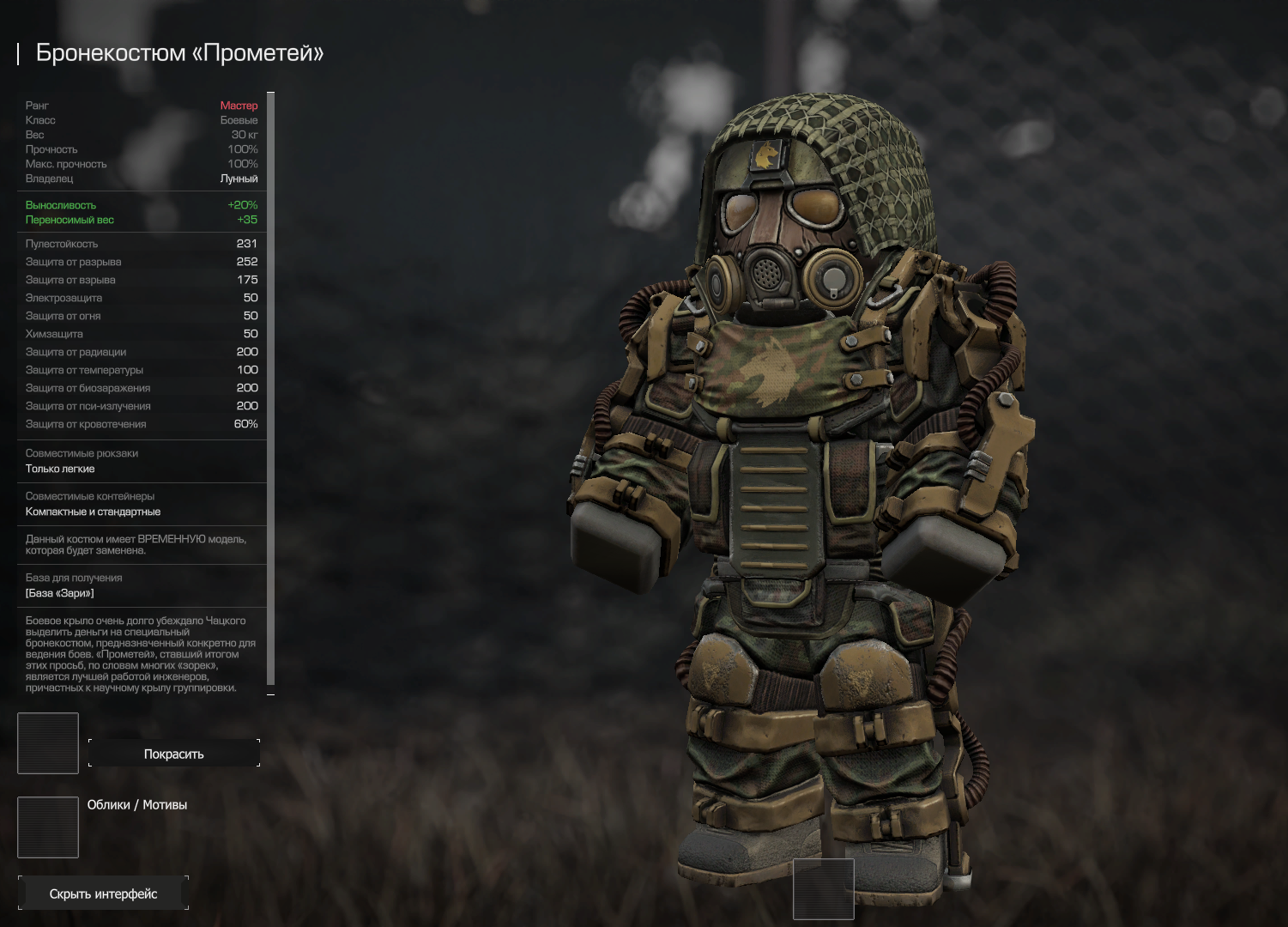Select the empty slot below the character
Screen dimensions: 1288x927
(x=823, y=889)
